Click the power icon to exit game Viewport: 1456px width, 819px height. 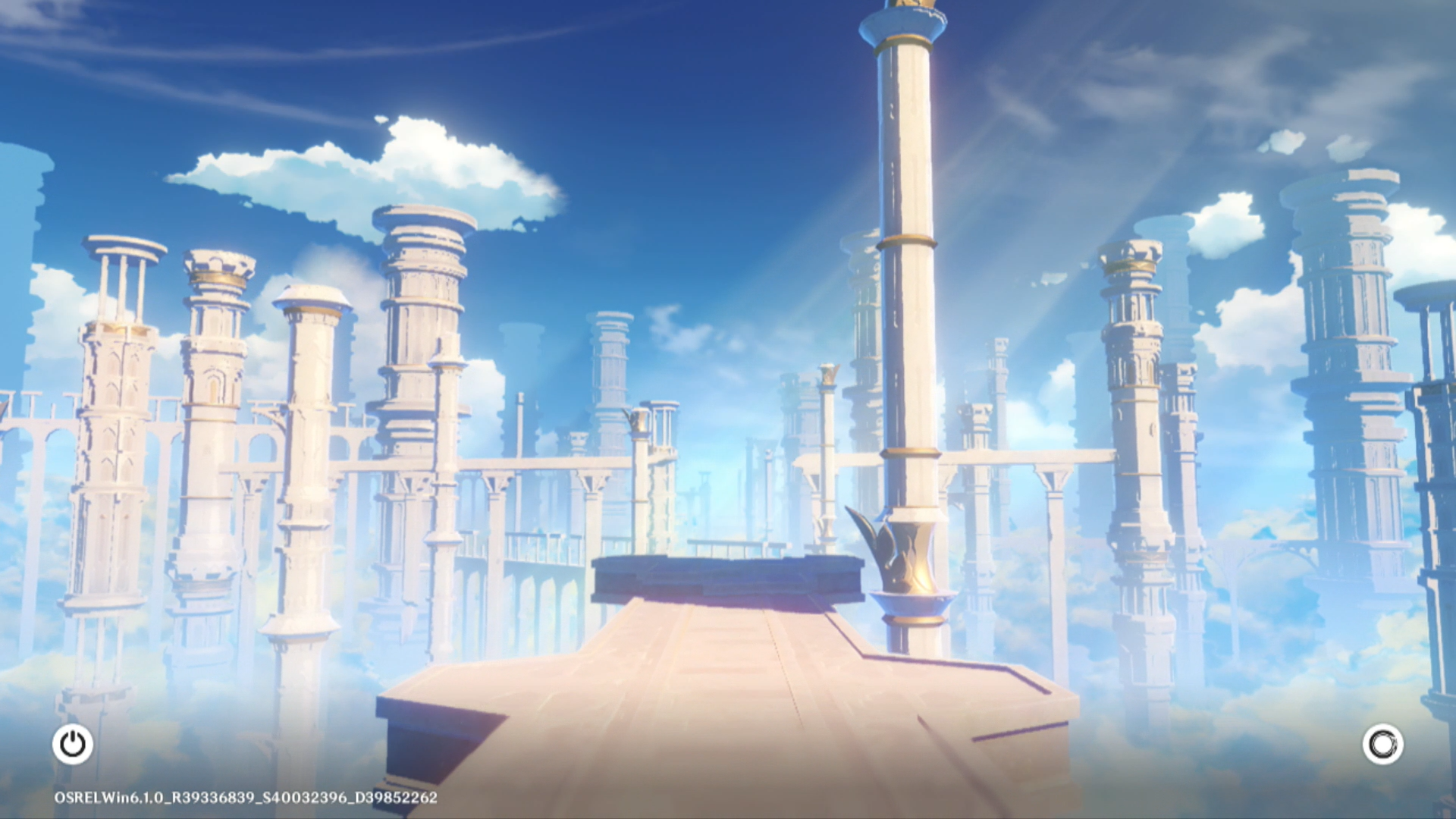(73, 744)
